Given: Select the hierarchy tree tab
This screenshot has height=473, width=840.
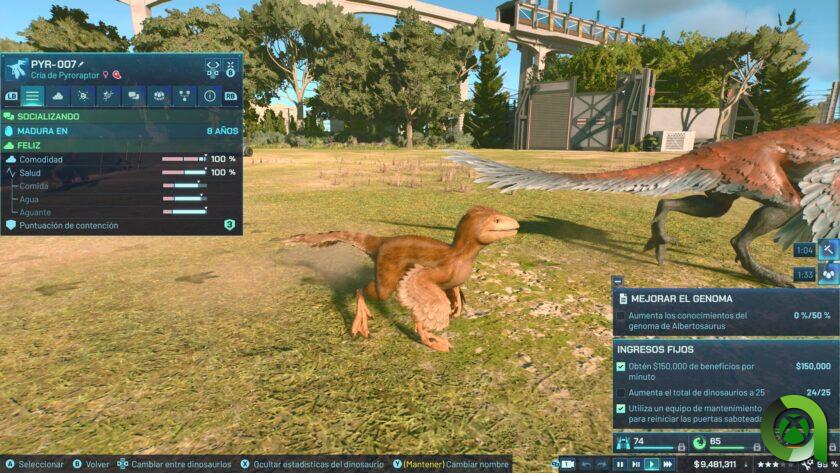Looking at the screenshot, I should pos(184,96).
